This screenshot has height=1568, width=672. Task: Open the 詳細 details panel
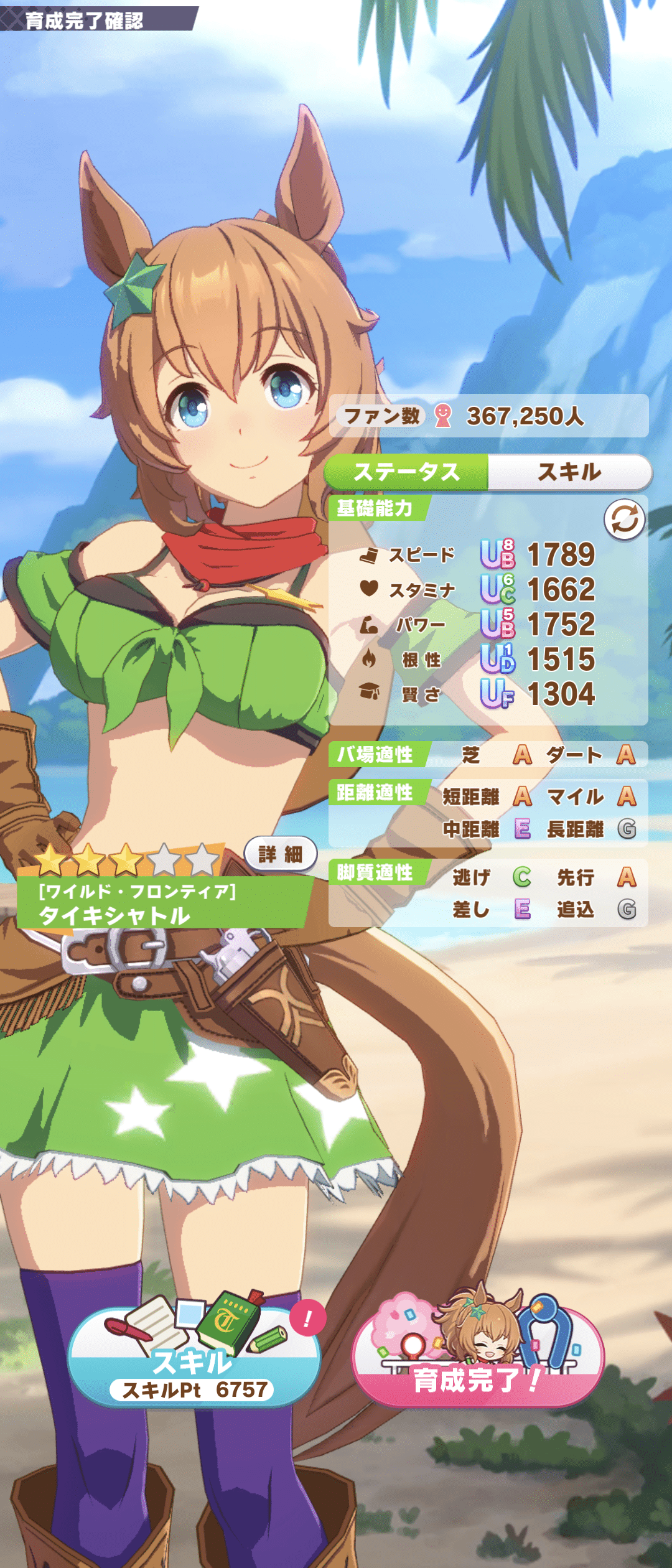click(280, 854)
